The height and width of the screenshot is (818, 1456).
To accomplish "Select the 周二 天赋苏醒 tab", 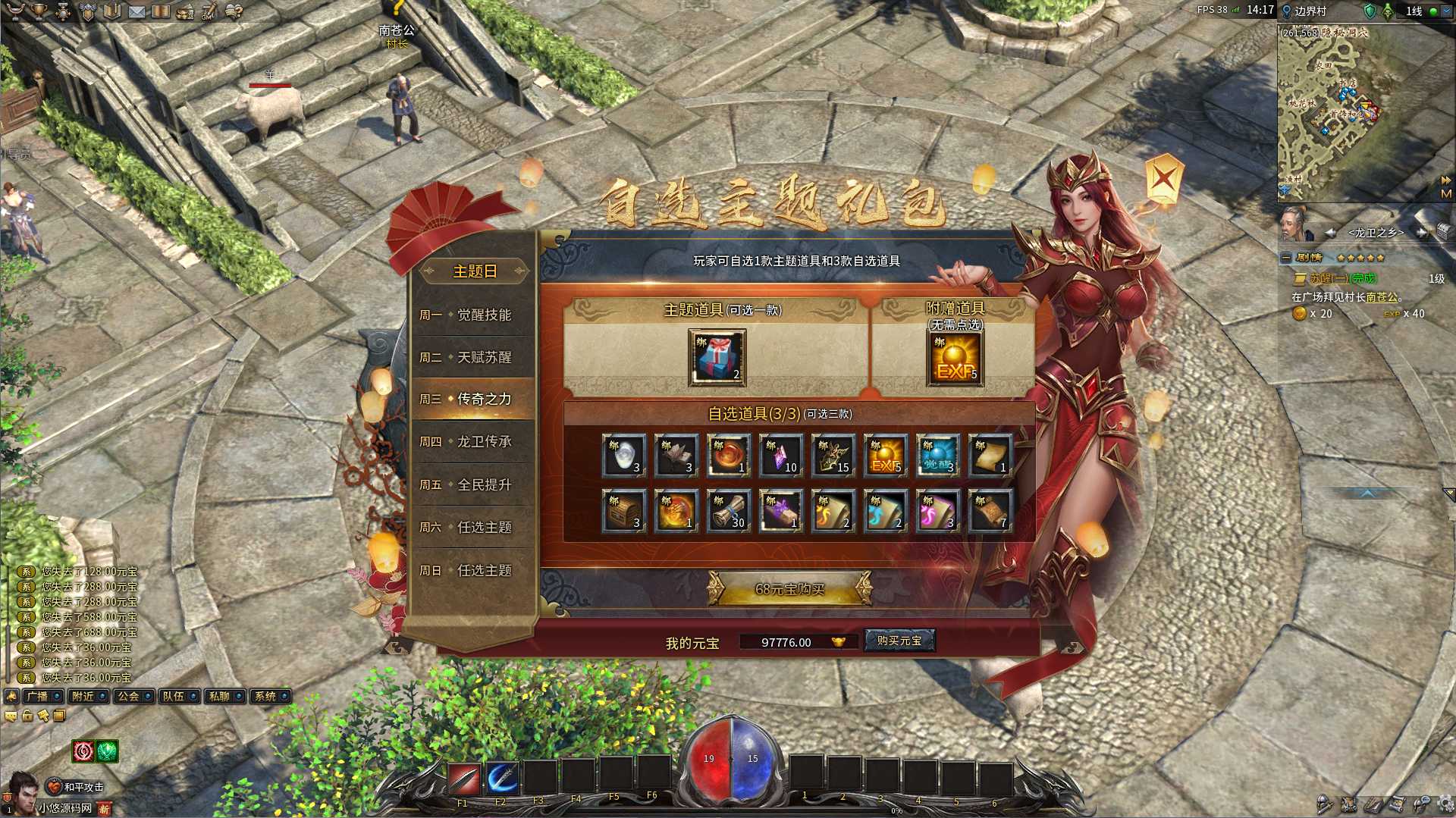I will pyautogui.click(x=473, y=357).
